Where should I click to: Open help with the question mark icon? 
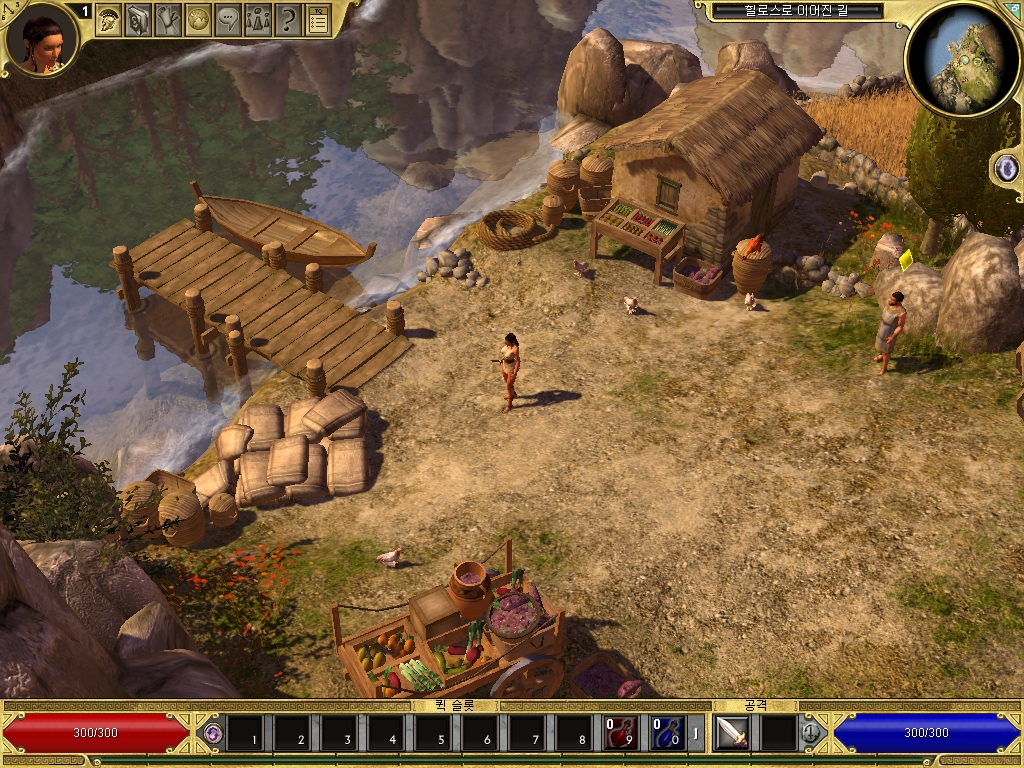click(x=288, y=19)
